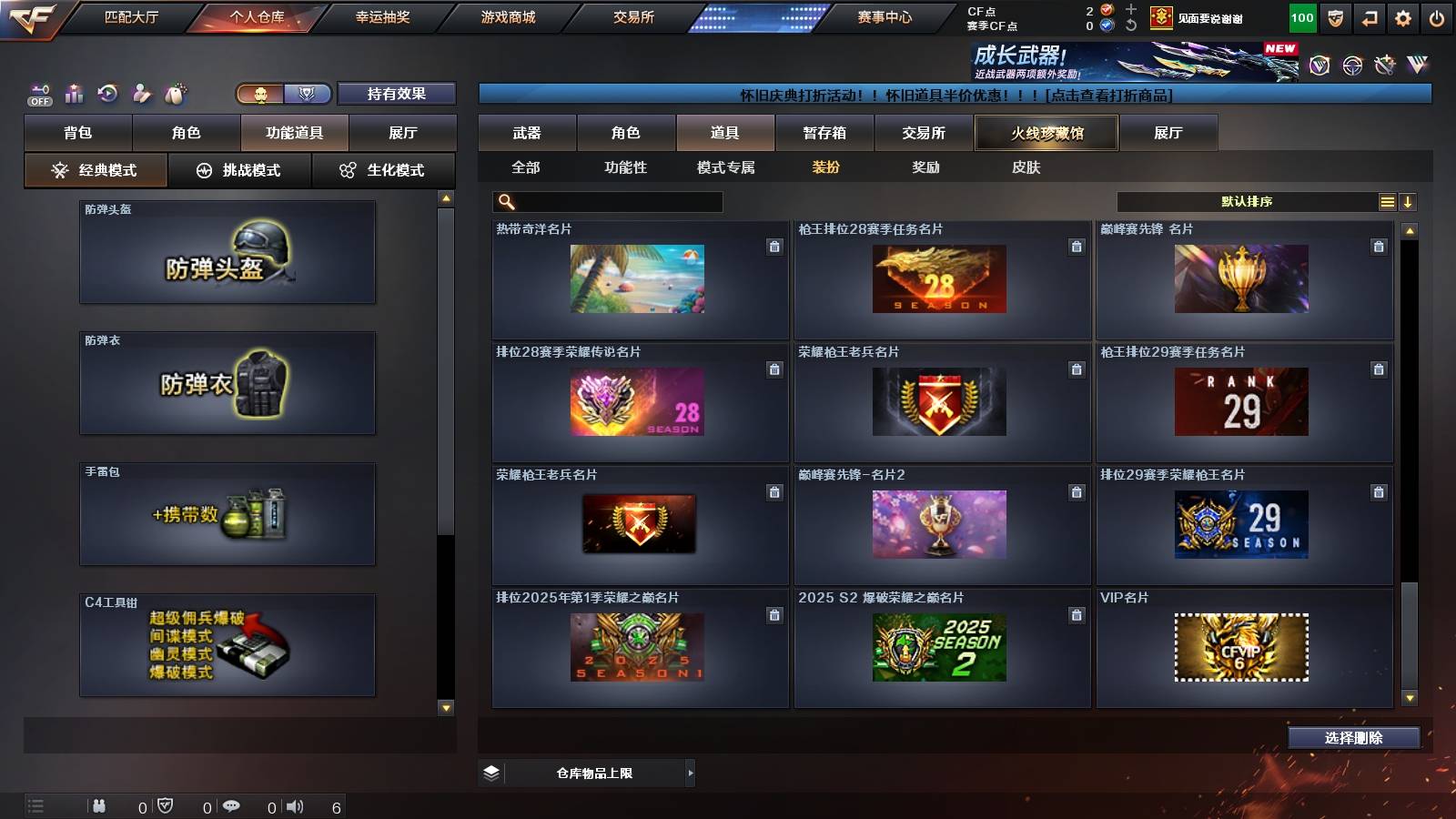Image resolution: width=1456 pixels, height=819 pixels.
Task: Click the 选择删除 button
Action: tap(1353, 738)
